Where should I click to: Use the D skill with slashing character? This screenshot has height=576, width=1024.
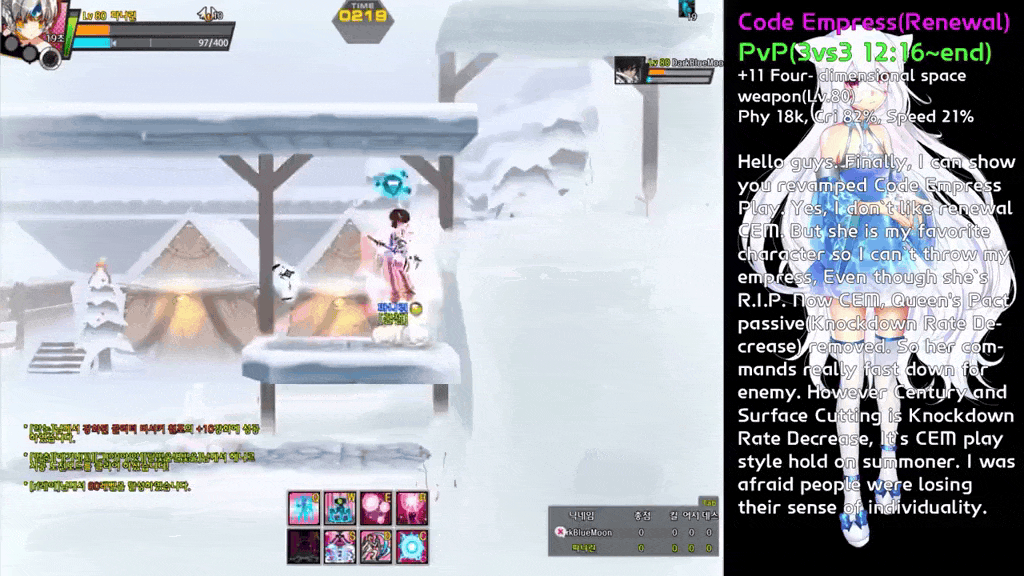point(375,545)
